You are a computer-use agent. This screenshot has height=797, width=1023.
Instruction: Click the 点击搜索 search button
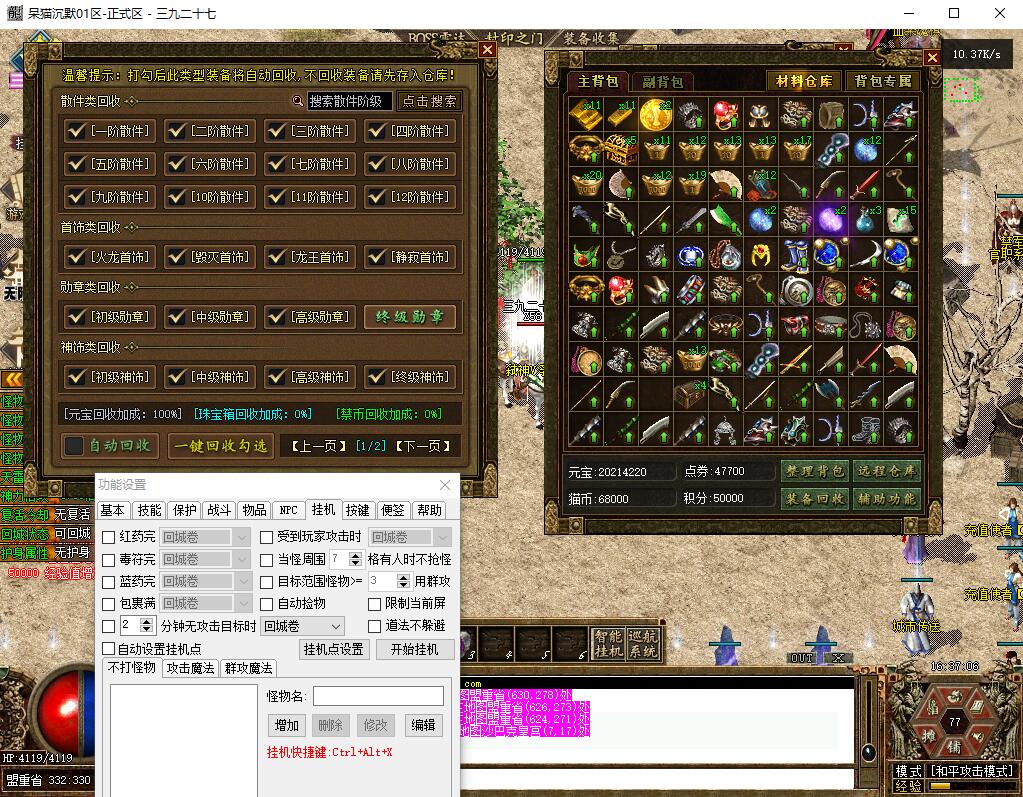coord(430,101)
